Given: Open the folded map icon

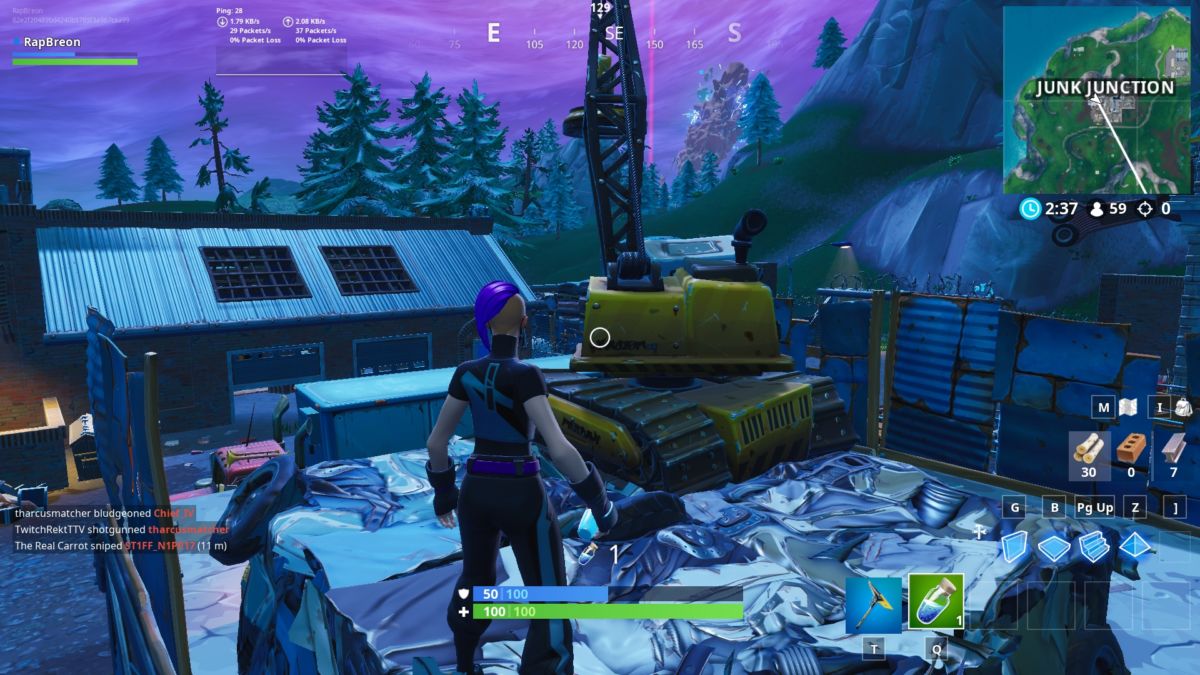Looking at the screenshot, I should [1128, 408].
